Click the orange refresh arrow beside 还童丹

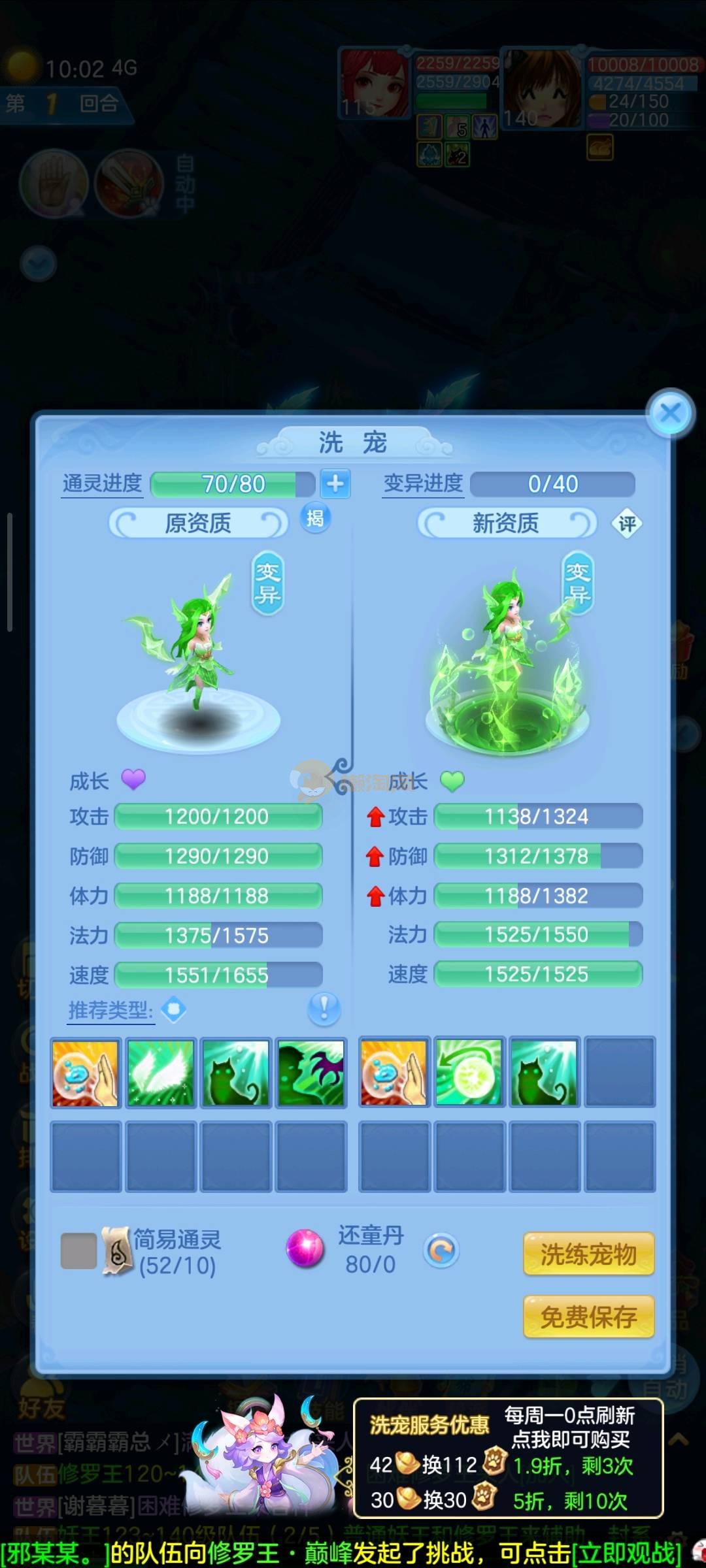442,1250
